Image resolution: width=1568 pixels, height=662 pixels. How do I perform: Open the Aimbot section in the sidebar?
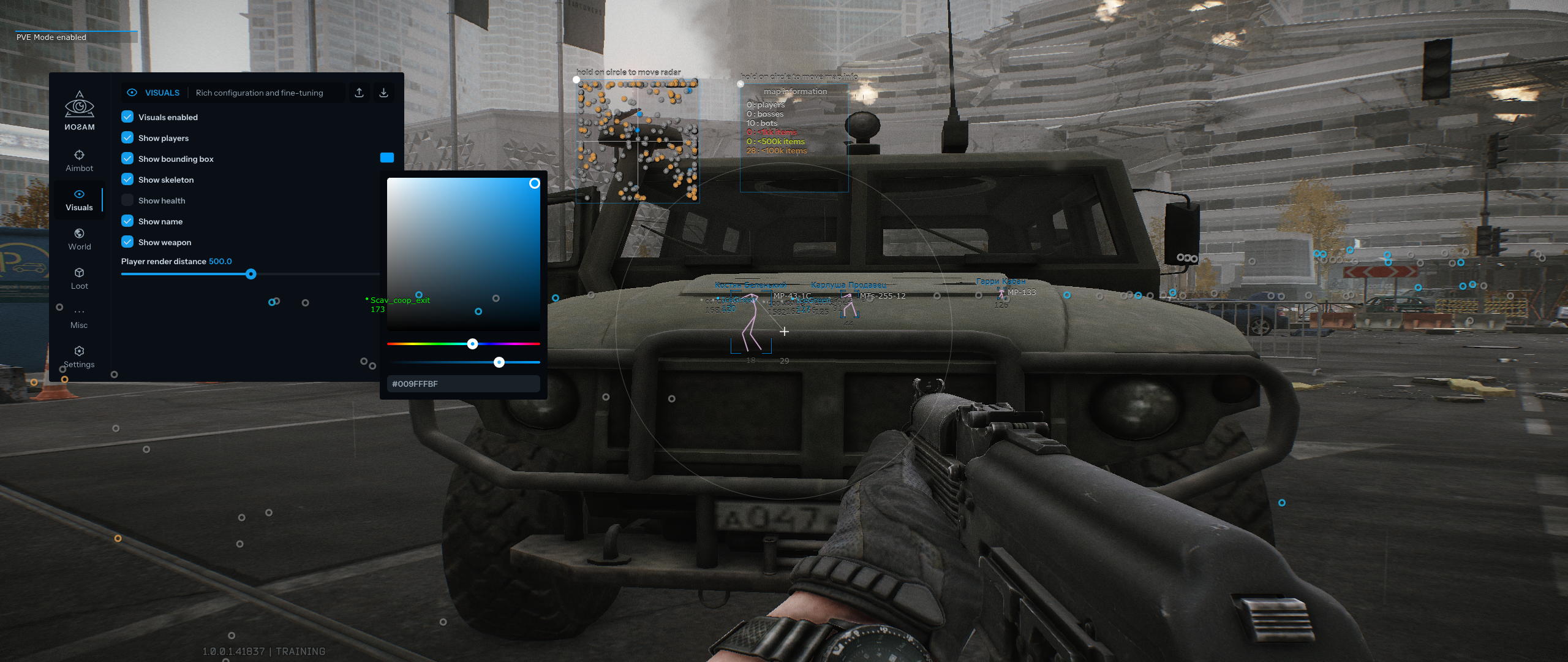(x=79, y=161)
